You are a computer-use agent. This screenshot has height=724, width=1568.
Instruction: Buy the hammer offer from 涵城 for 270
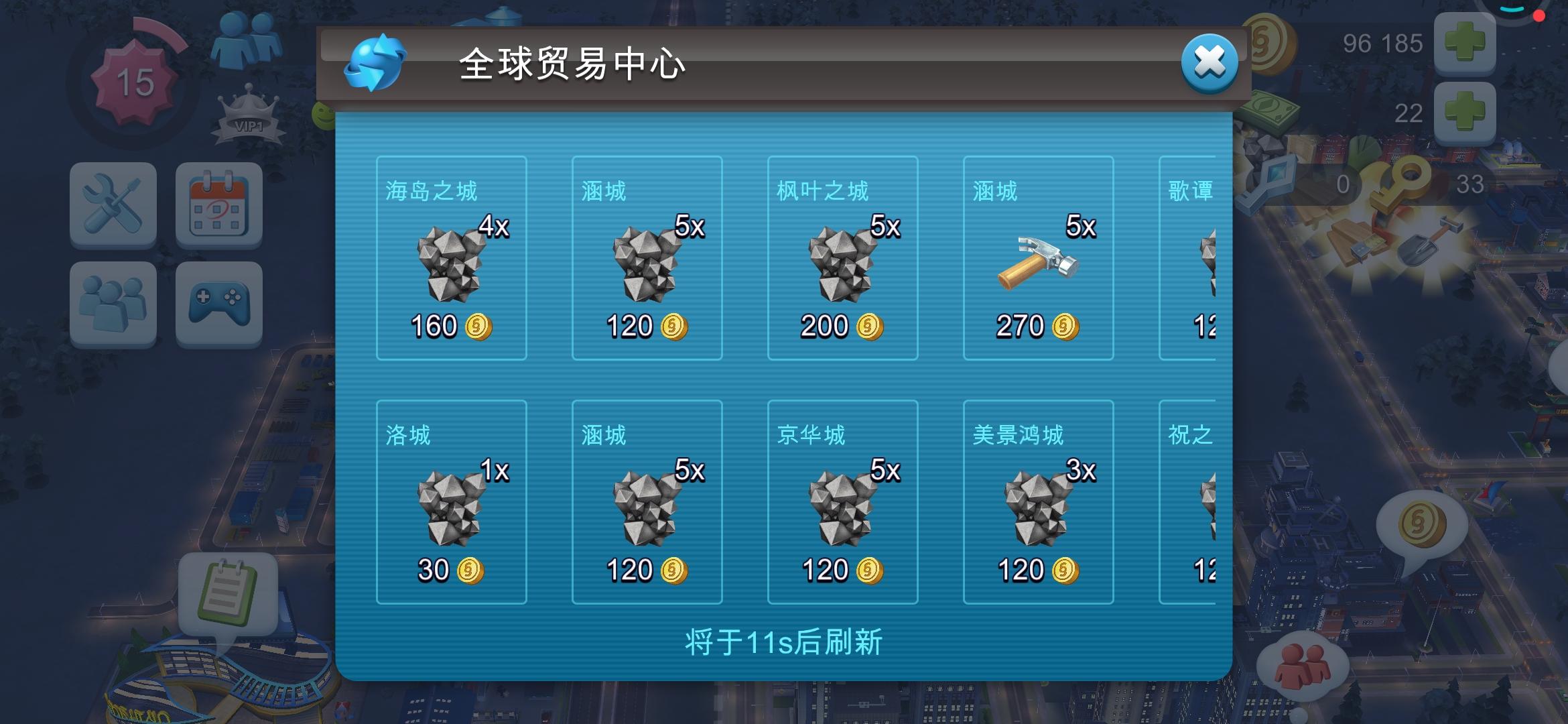pos(1038,258)
